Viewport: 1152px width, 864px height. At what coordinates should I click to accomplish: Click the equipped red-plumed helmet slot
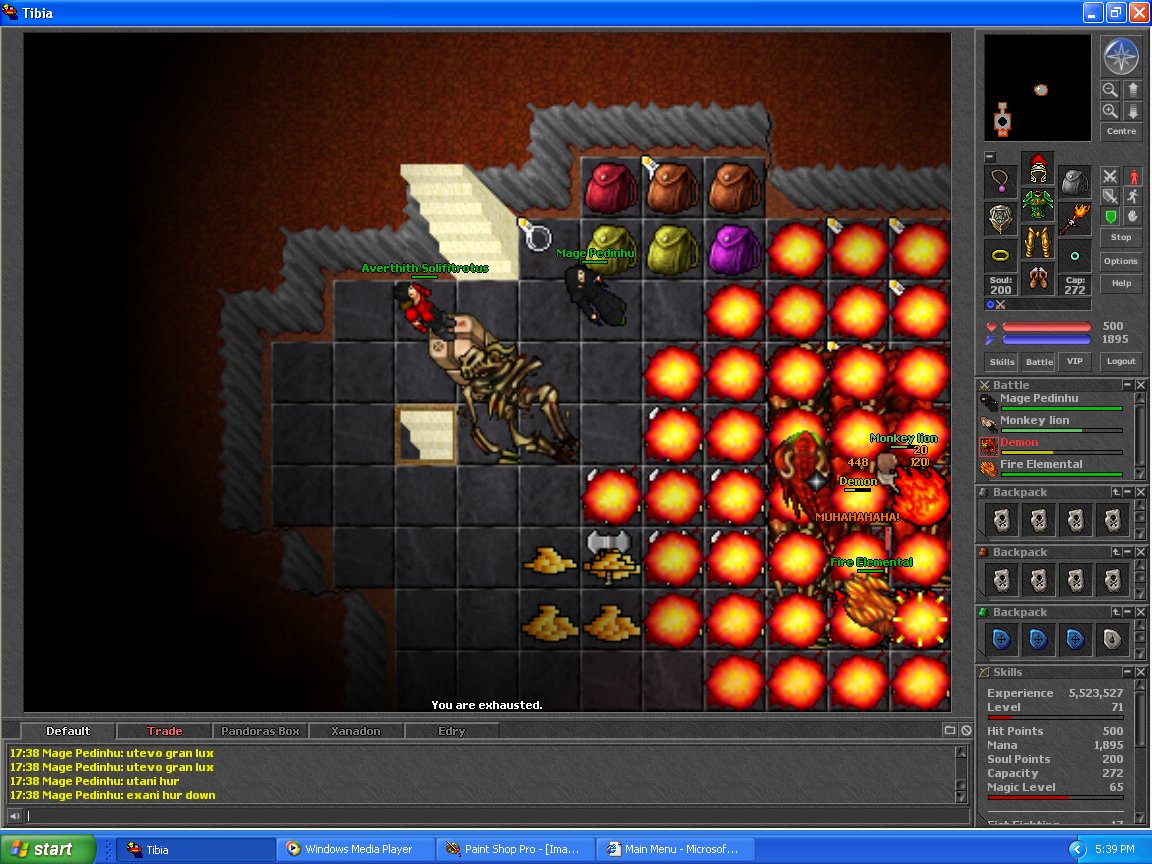(1037, 166)
